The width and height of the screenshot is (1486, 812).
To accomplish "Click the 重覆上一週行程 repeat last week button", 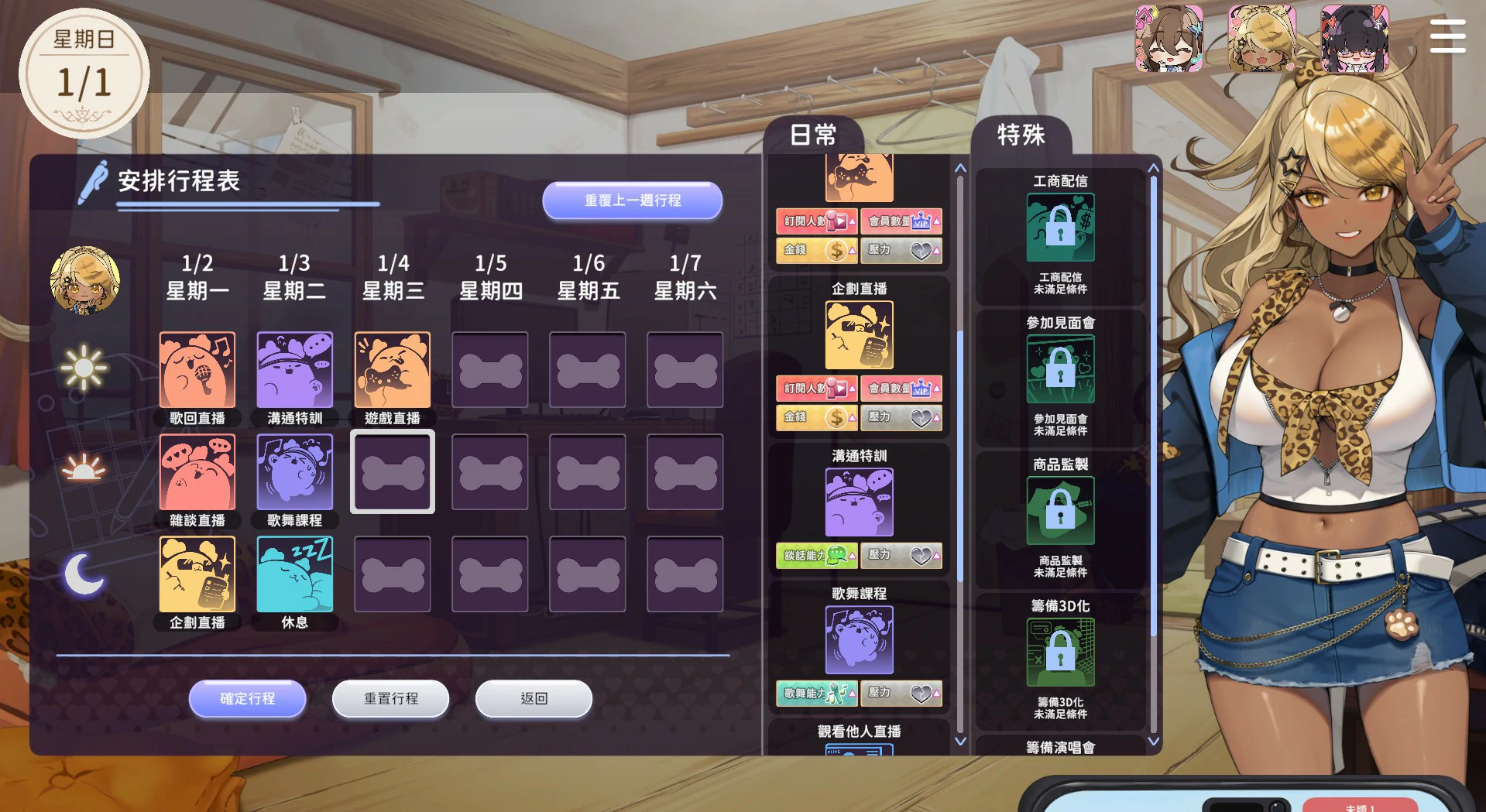I will (632, 200).
